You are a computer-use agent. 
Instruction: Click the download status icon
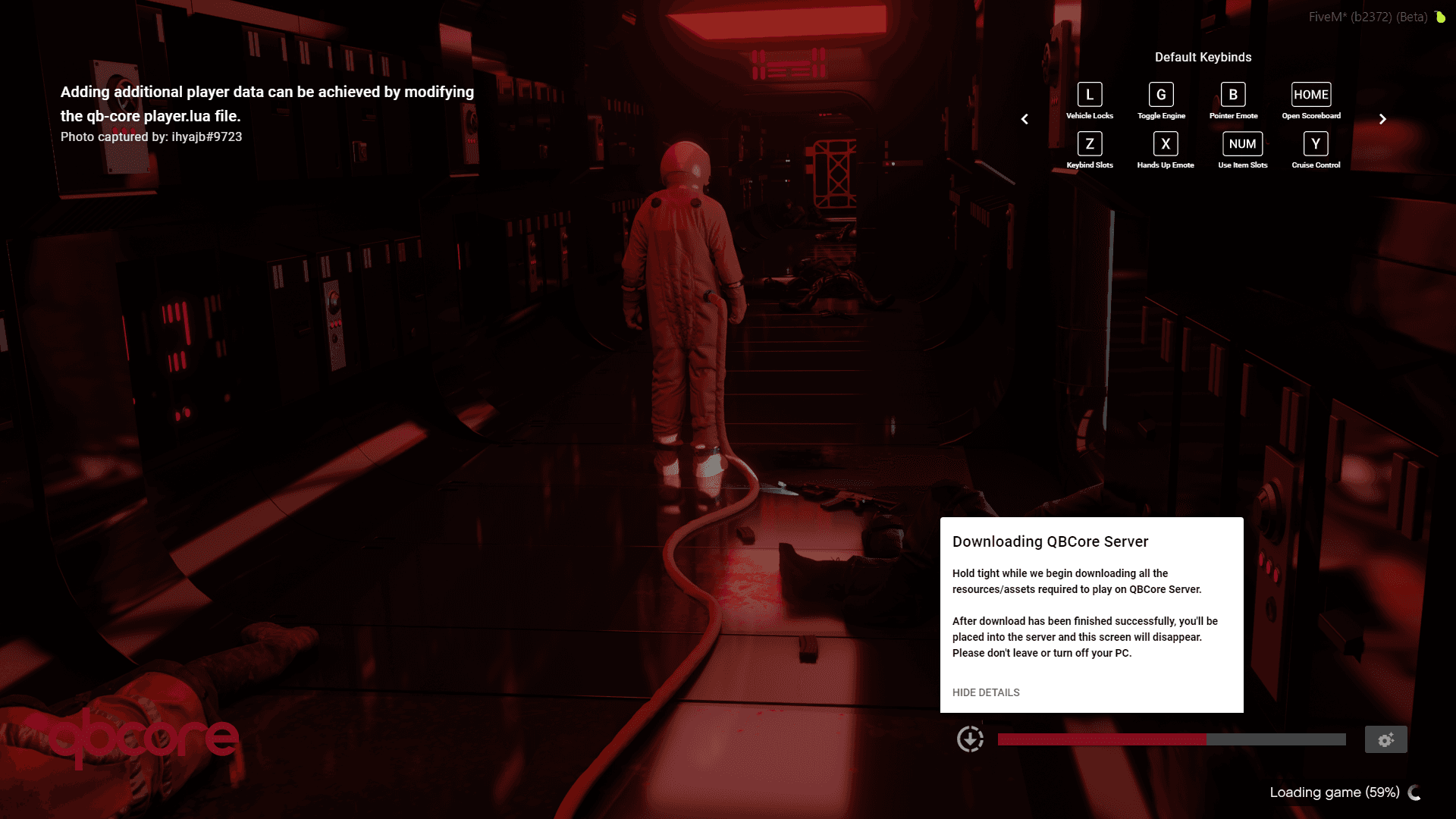pos(970,739)
